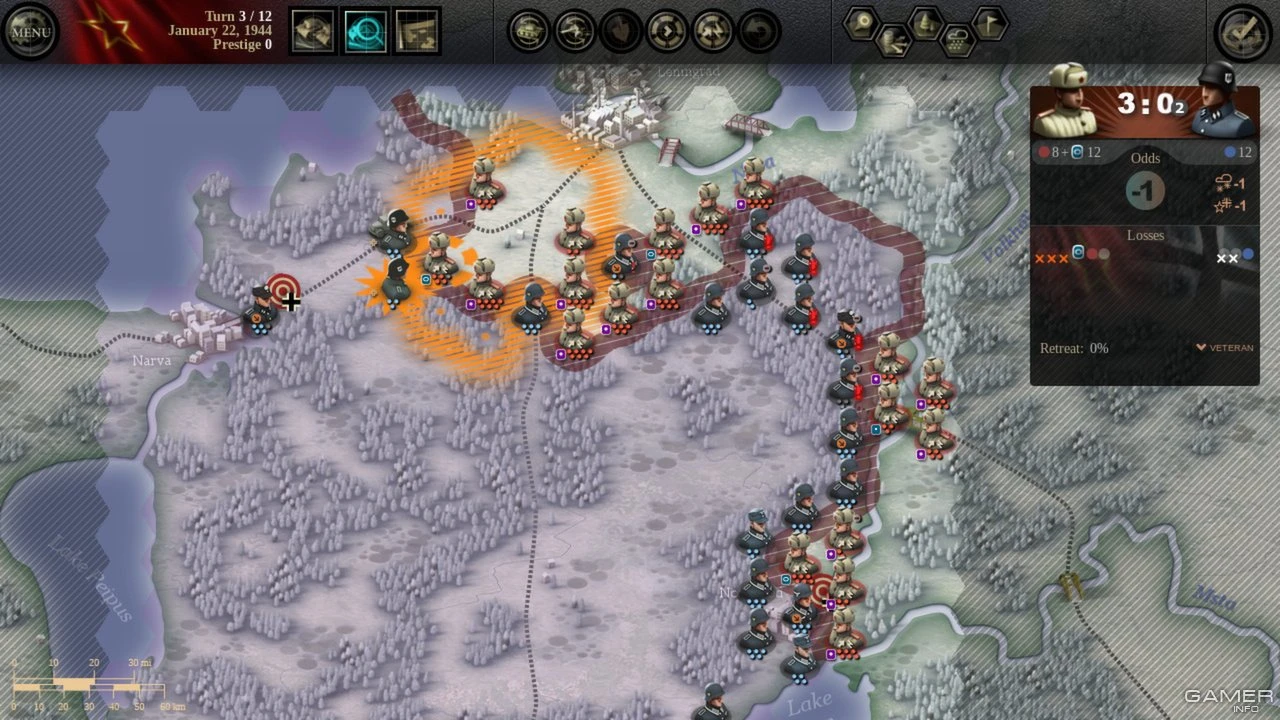Click the pin marker hex icon
This screenshot has height=720, width=1280.
[863, 24]
